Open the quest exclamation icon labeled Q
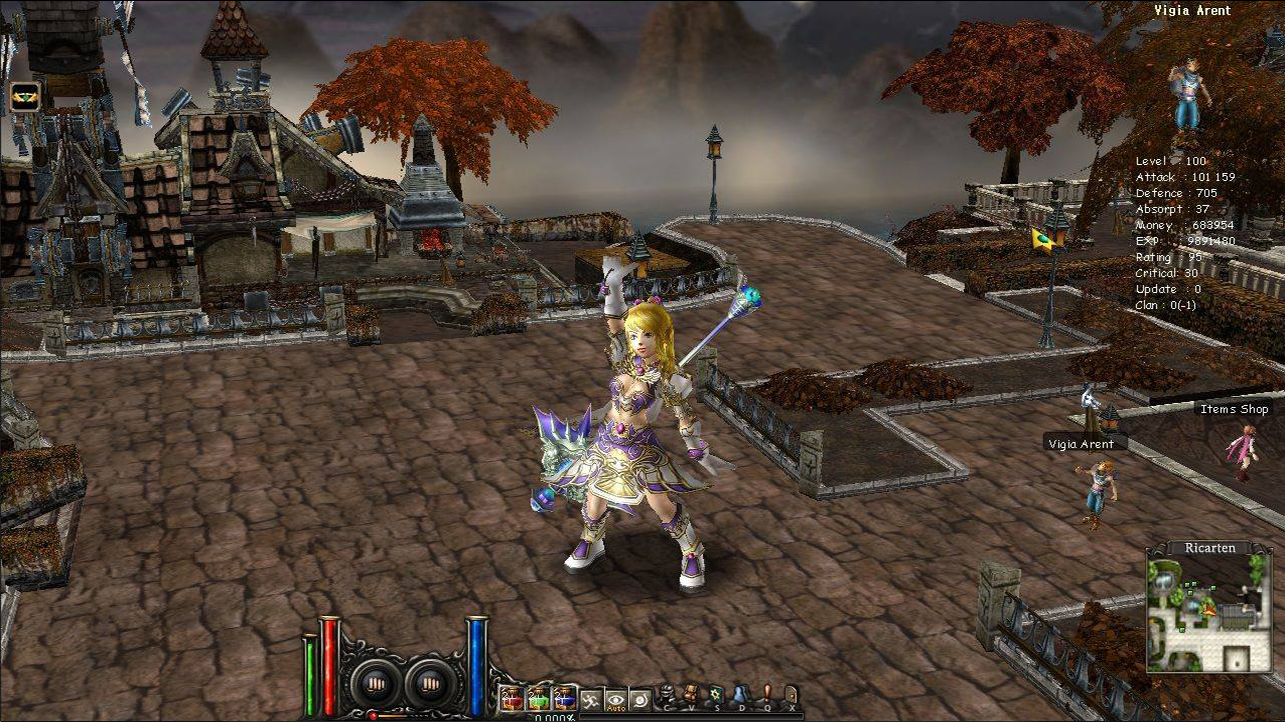The width and height of the screenshot is (1285, 722). click(x=767, y=697)
